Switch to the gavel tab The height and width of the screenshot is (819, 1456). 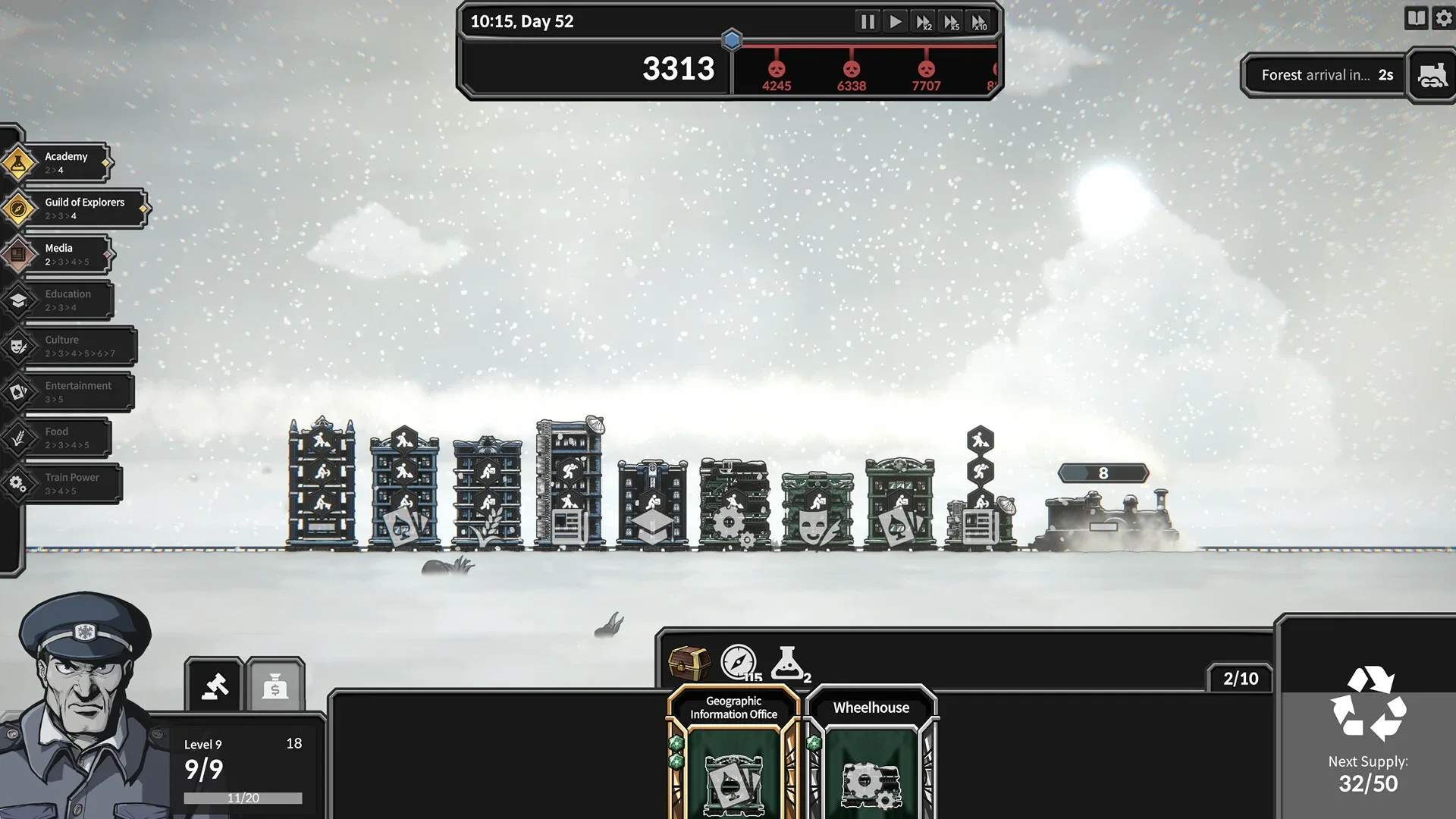(x=215, y=686)
